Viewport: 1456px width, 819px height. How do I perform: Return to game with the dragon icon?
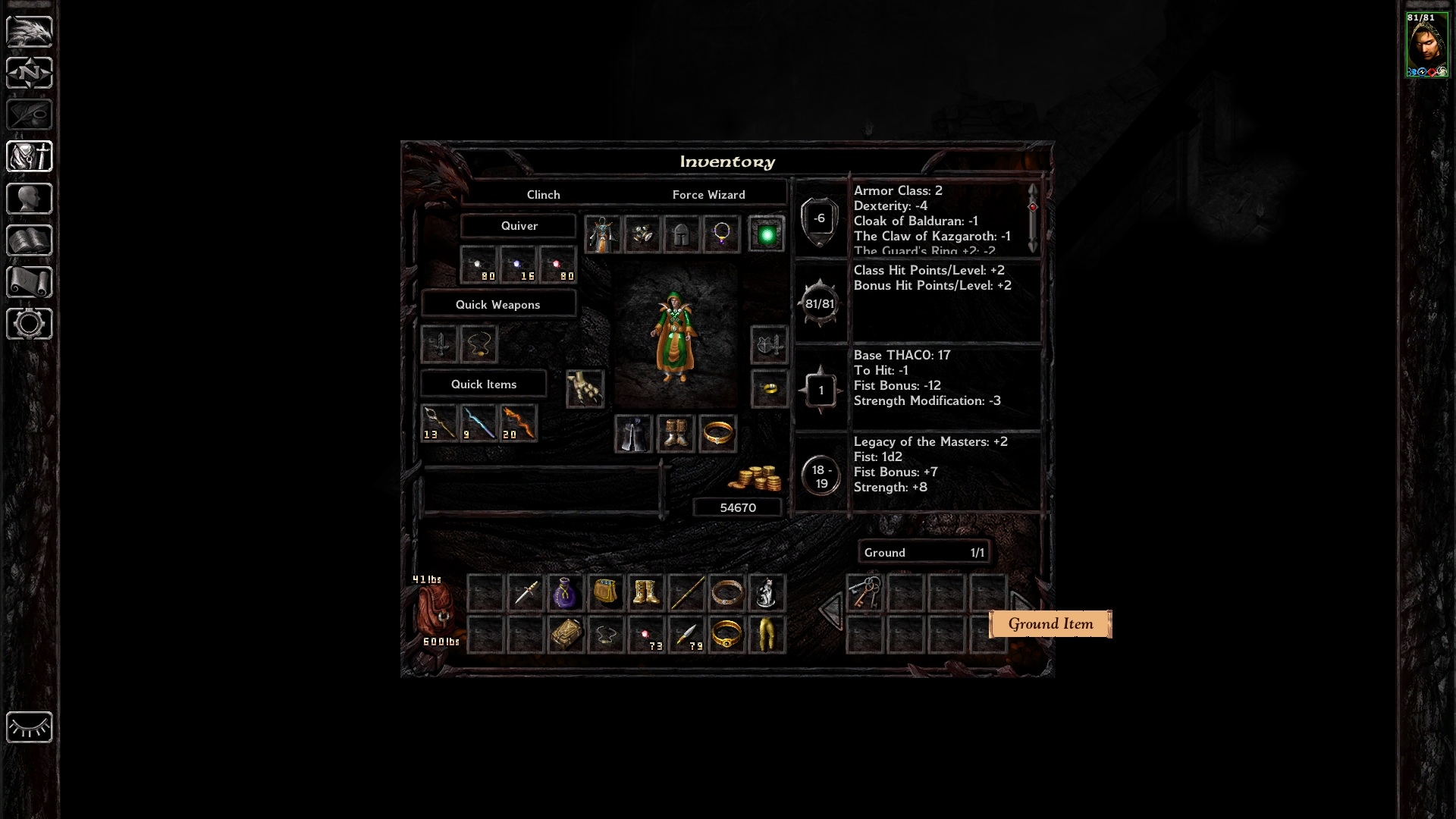(30, 31)
